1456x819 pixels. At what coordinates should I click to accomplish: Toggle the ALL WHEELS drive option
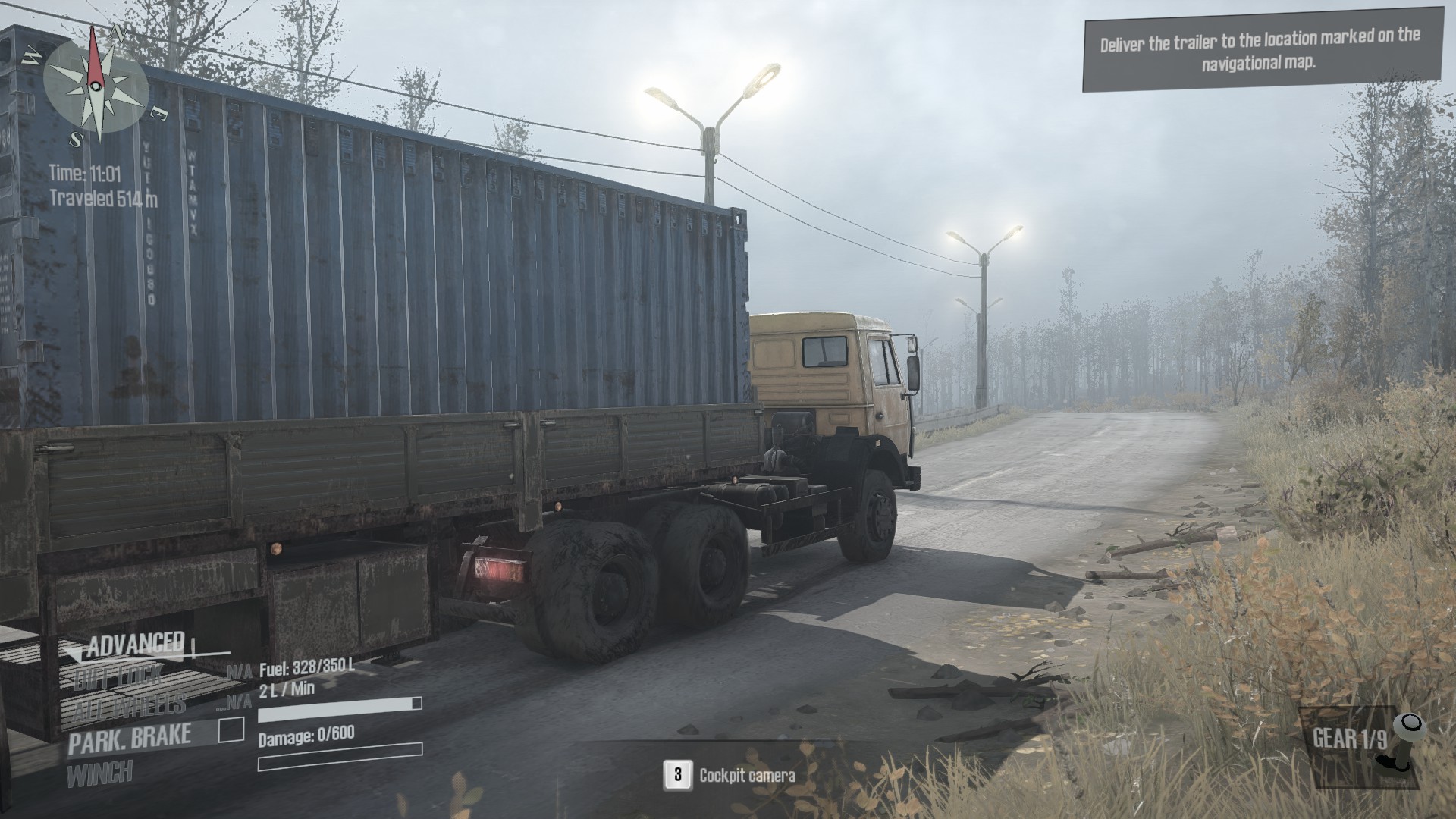point(128,707)
